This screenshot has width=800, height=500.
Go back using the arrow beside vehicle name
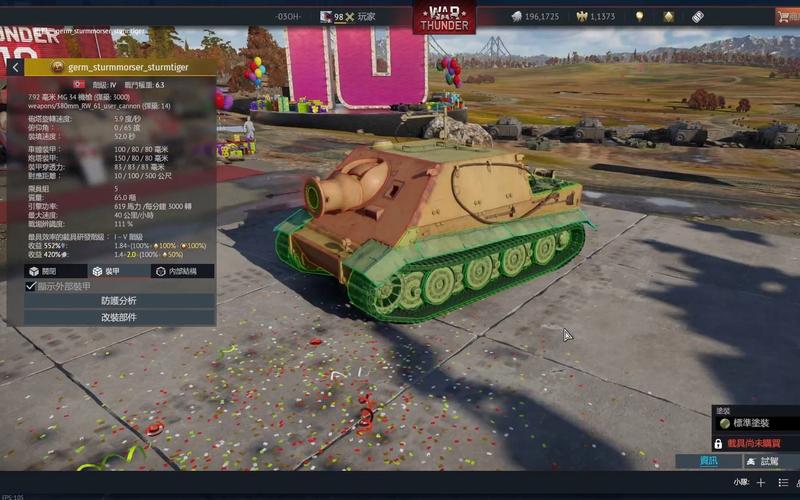click(14, 67)
